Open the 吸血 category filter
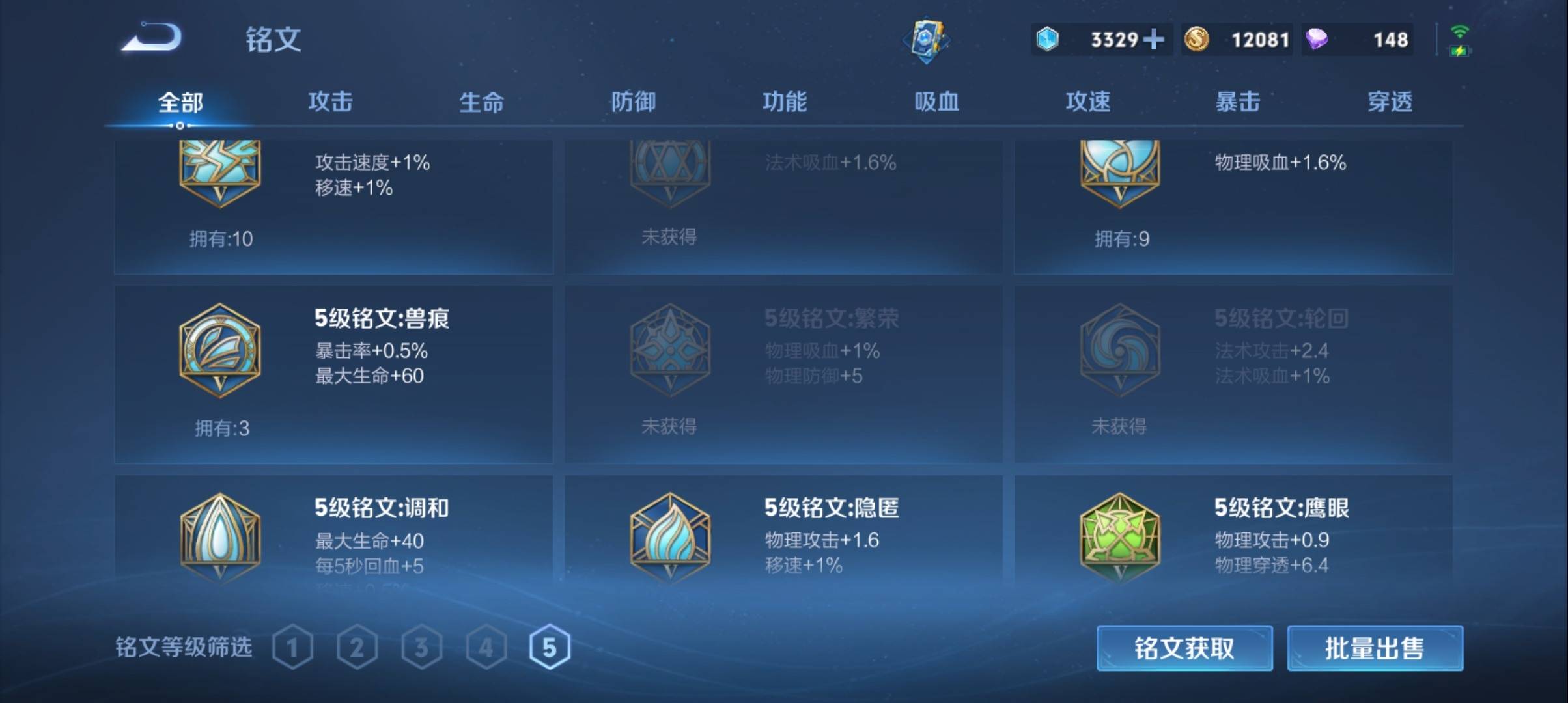The image size is (1568, 703). 936,102
